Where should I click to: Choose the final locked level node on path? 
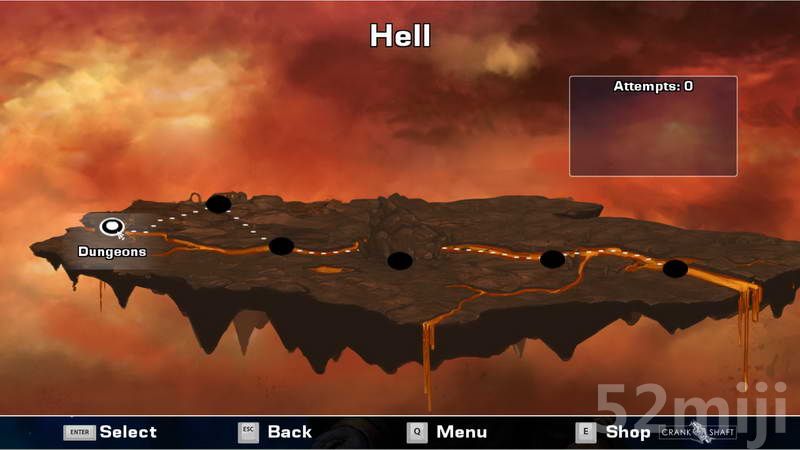675,268
